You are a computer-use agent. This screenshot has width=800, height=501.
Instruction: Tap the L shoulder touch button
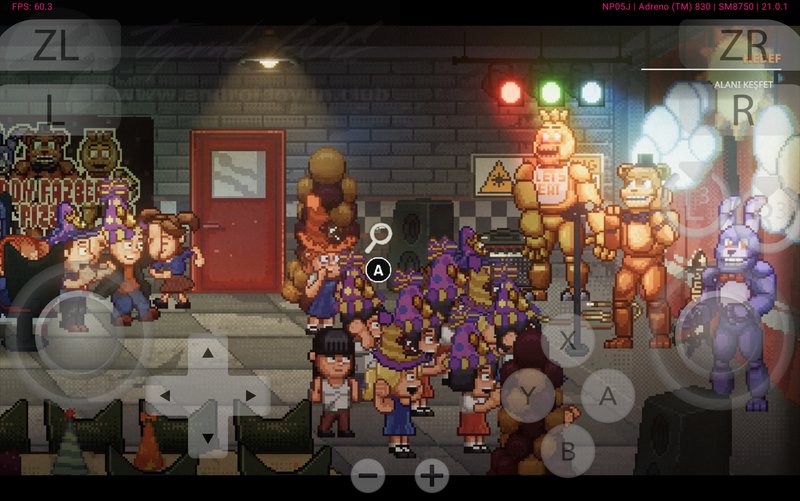pos(60,110)
